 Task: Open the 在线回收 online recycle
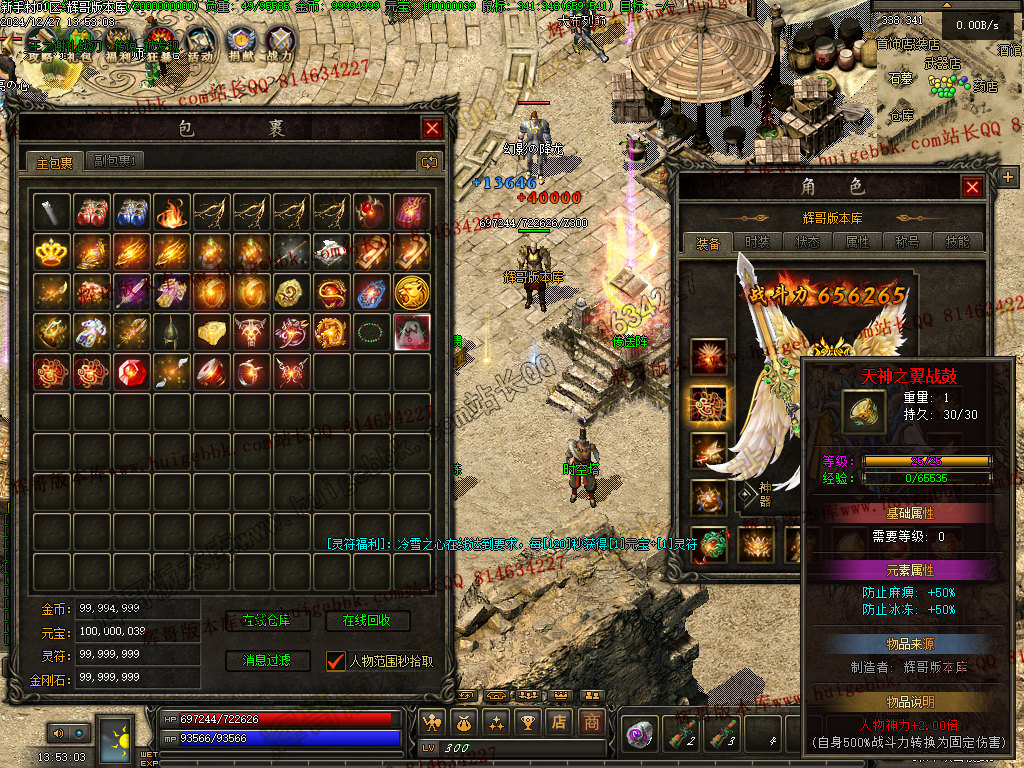click(367, 621)
